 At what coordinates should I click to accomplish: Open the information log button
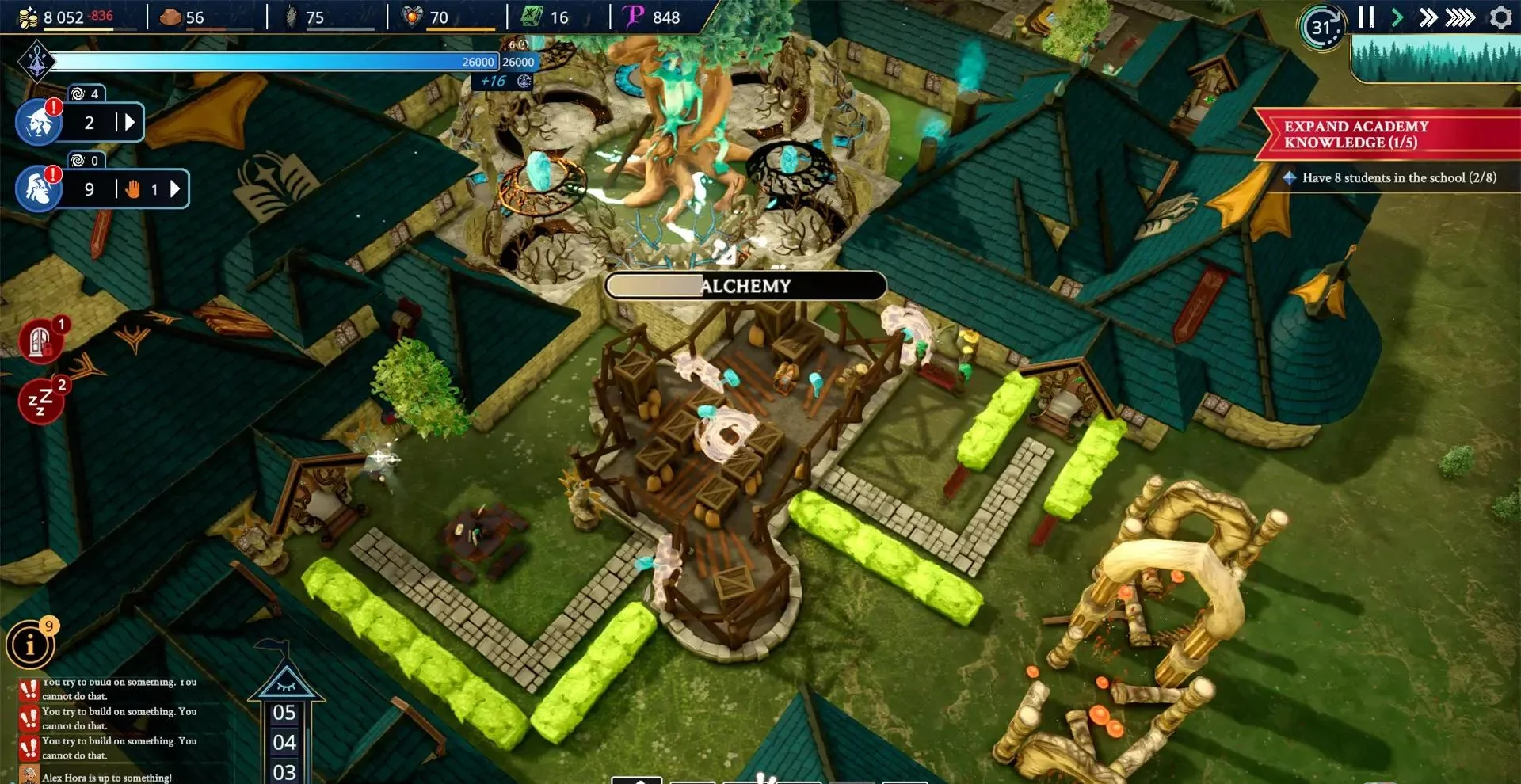point(30,645)
